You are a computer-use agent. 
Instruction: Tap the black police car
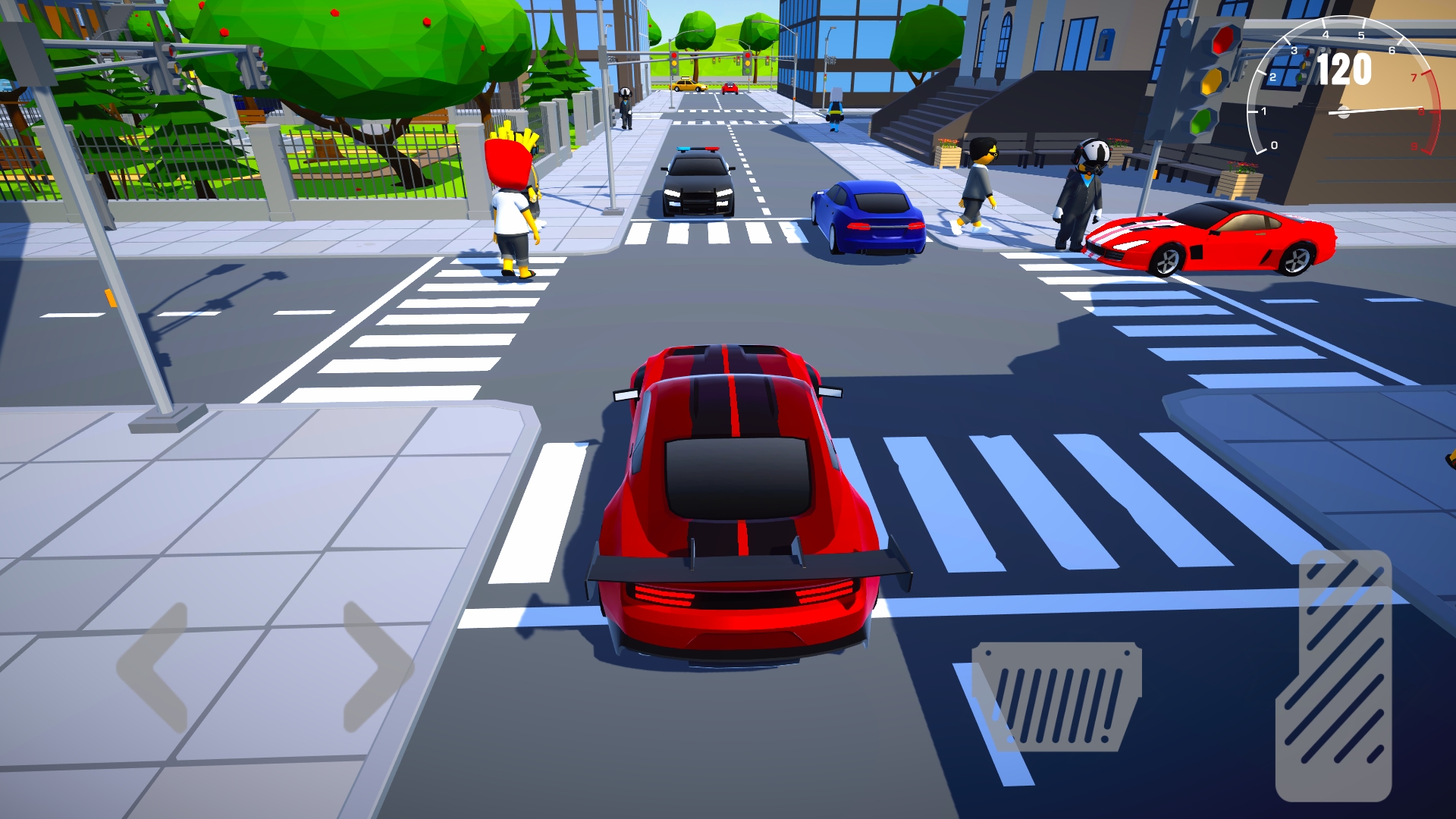point(698,182)
